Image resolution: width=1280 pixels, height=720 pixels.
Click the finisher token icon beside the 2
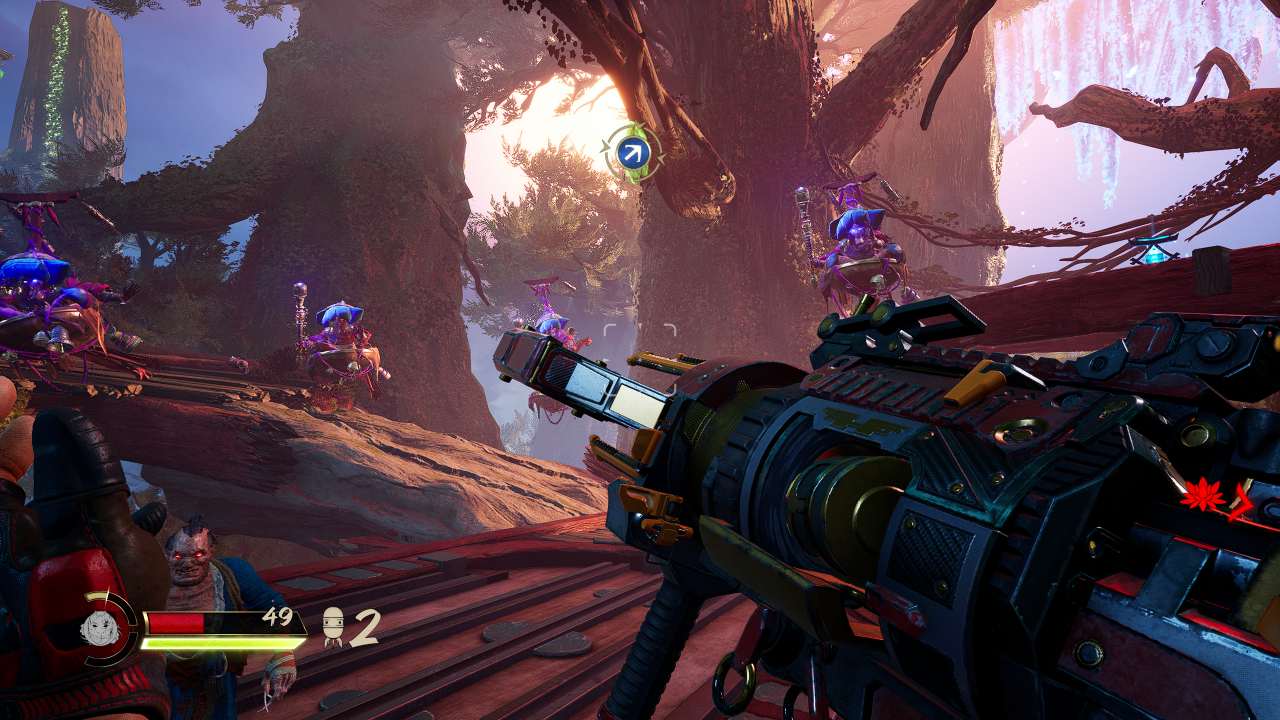pos(333,626)
